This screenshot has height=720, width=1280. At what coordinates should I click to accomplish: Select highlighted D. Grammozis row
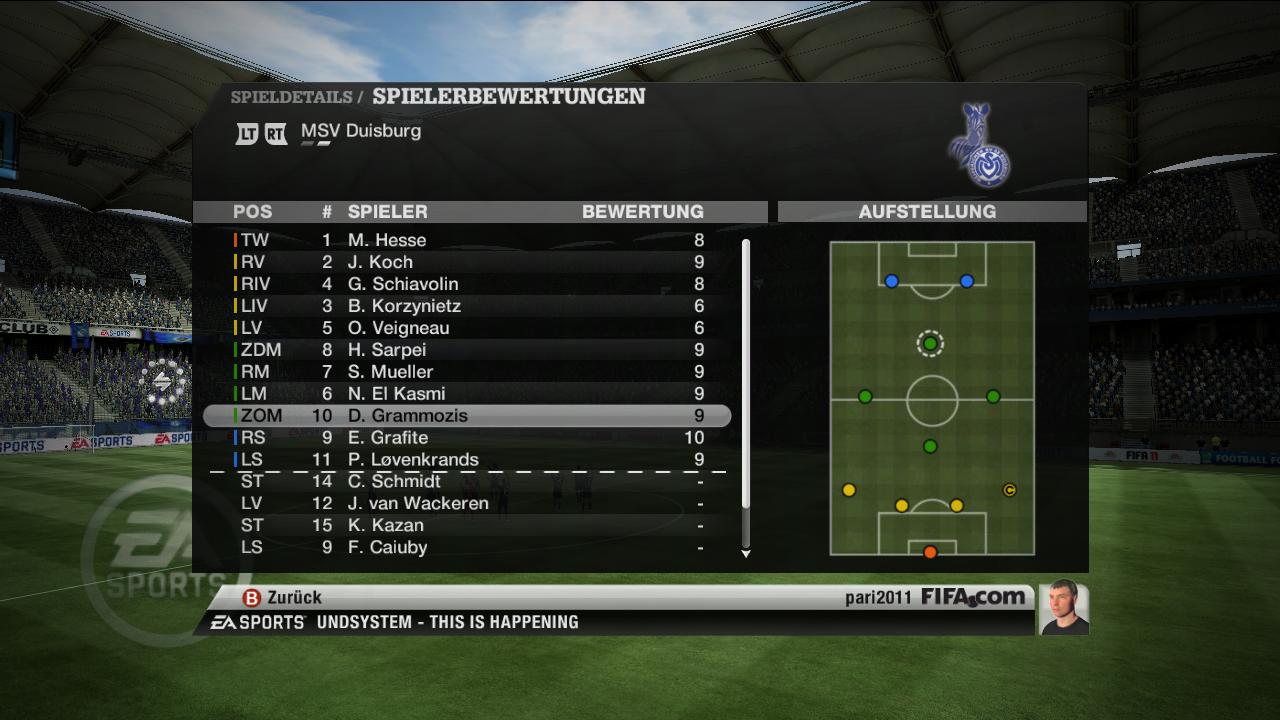pyautogui.click(x=467, y=416)
